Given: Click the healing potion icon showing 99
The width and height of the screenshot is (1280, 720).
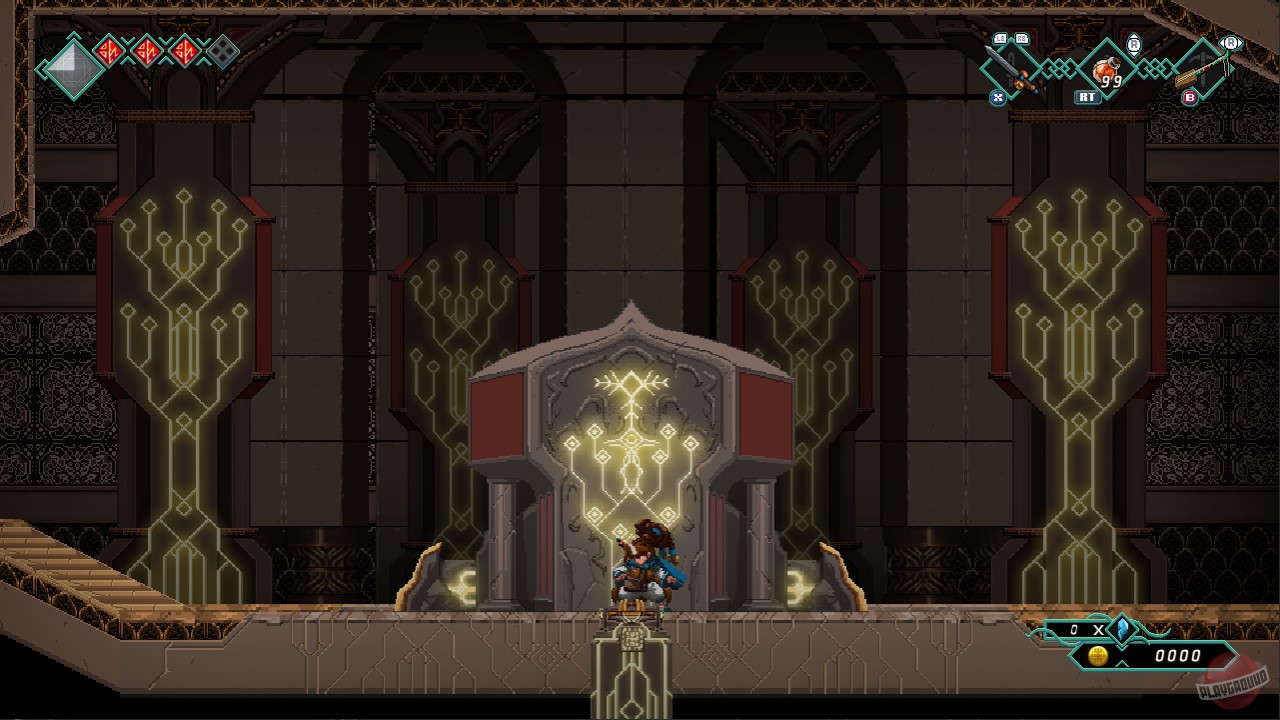Looking at the screenshot, I should pyautogui.click(x=1105, y=70).
